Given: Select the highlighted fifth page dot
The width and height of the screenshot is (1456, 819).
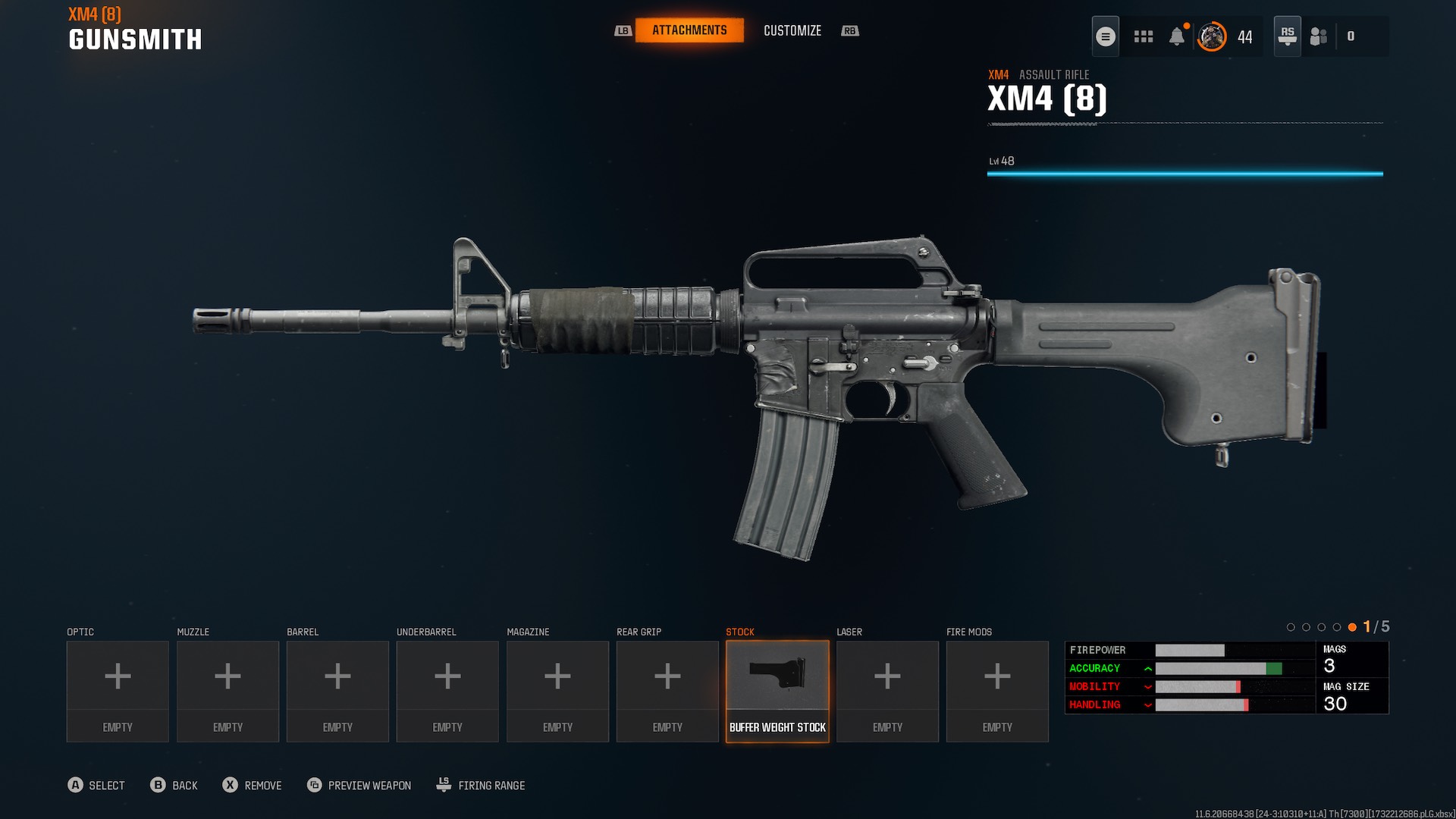Looking at the screenshot, I should [x=1352, y=627].
